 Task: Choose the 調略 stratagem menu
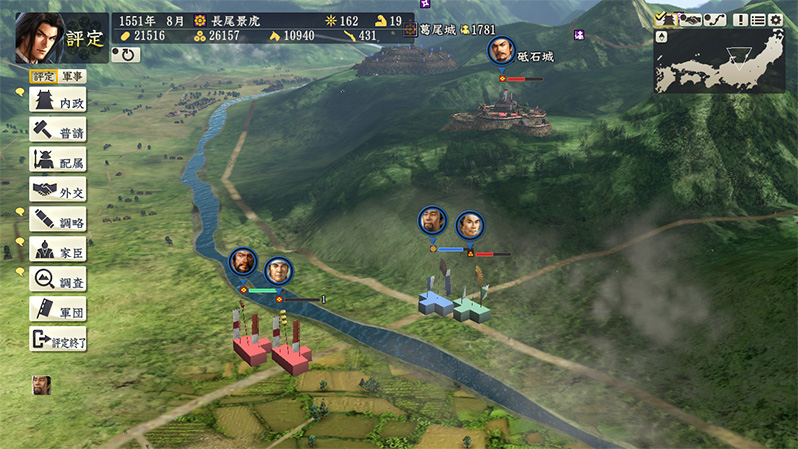point(58,219)
